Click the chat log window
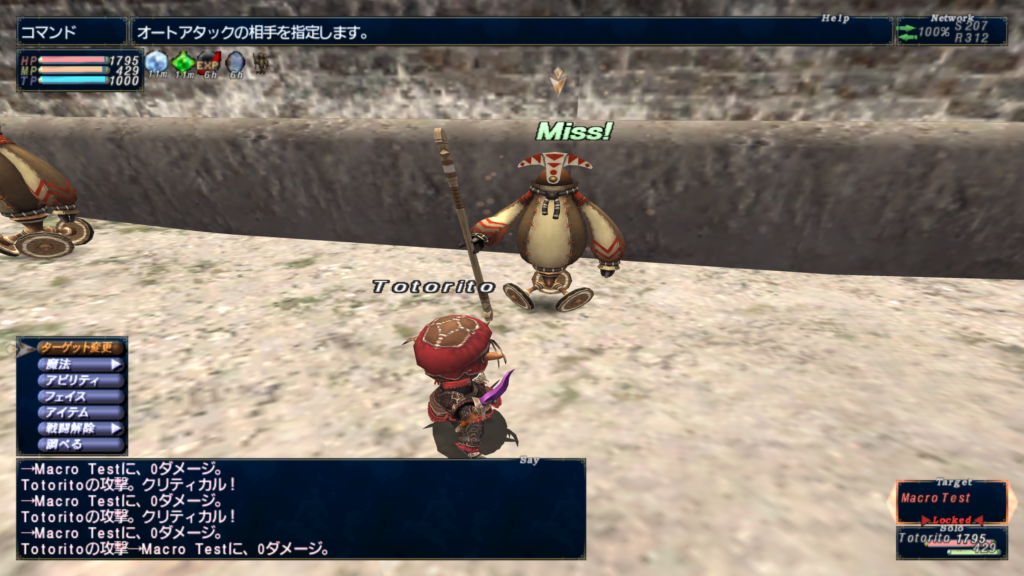1024x576 pixels. pyautogui.click(x=300, y=508)
